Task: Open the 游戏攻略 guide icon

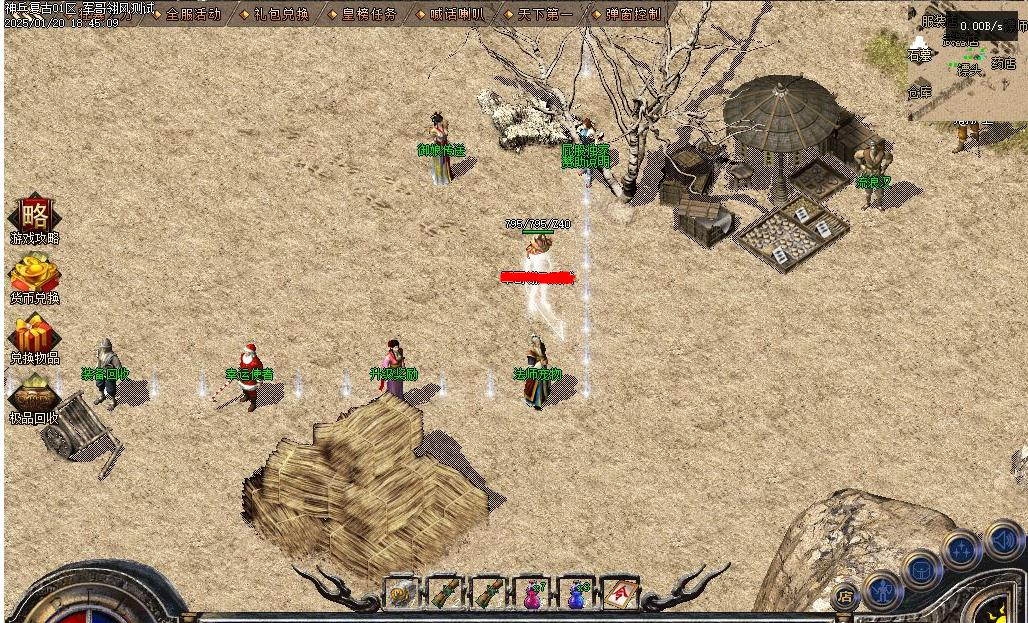Action: [35, 217]
